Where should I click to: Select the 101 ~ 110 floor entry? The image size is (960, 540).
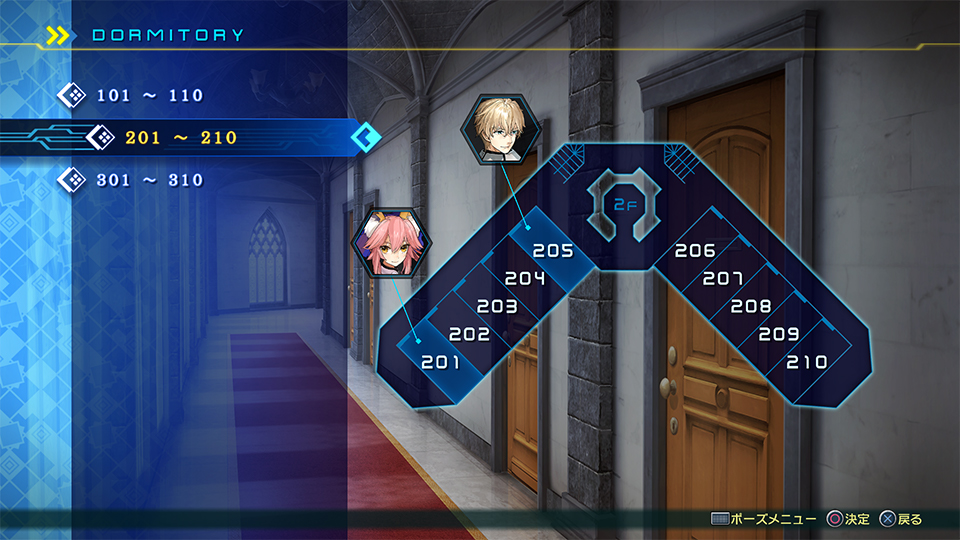[x=150, y=96]
